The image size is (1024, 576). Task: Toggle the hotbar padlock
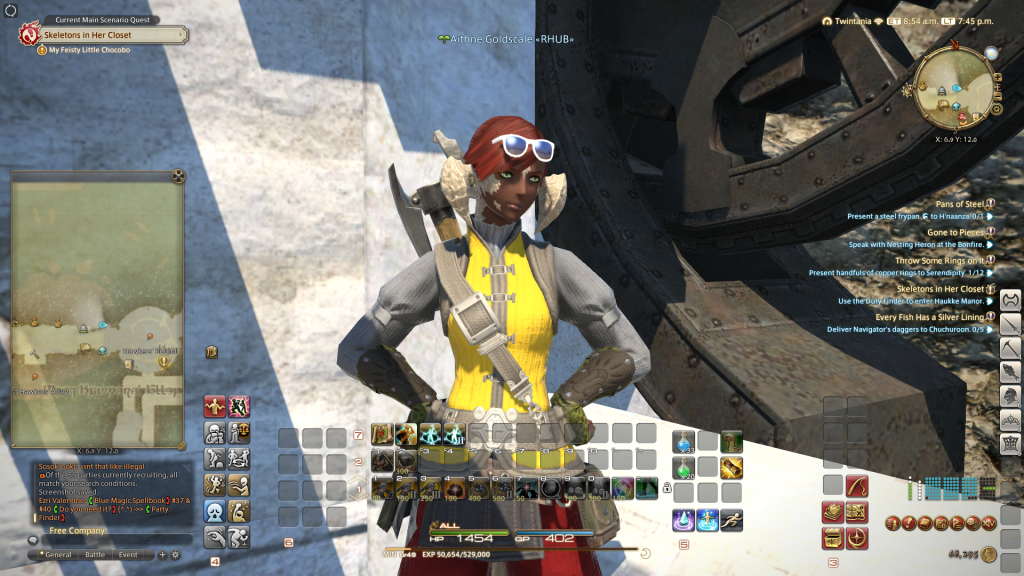[666, 488]
